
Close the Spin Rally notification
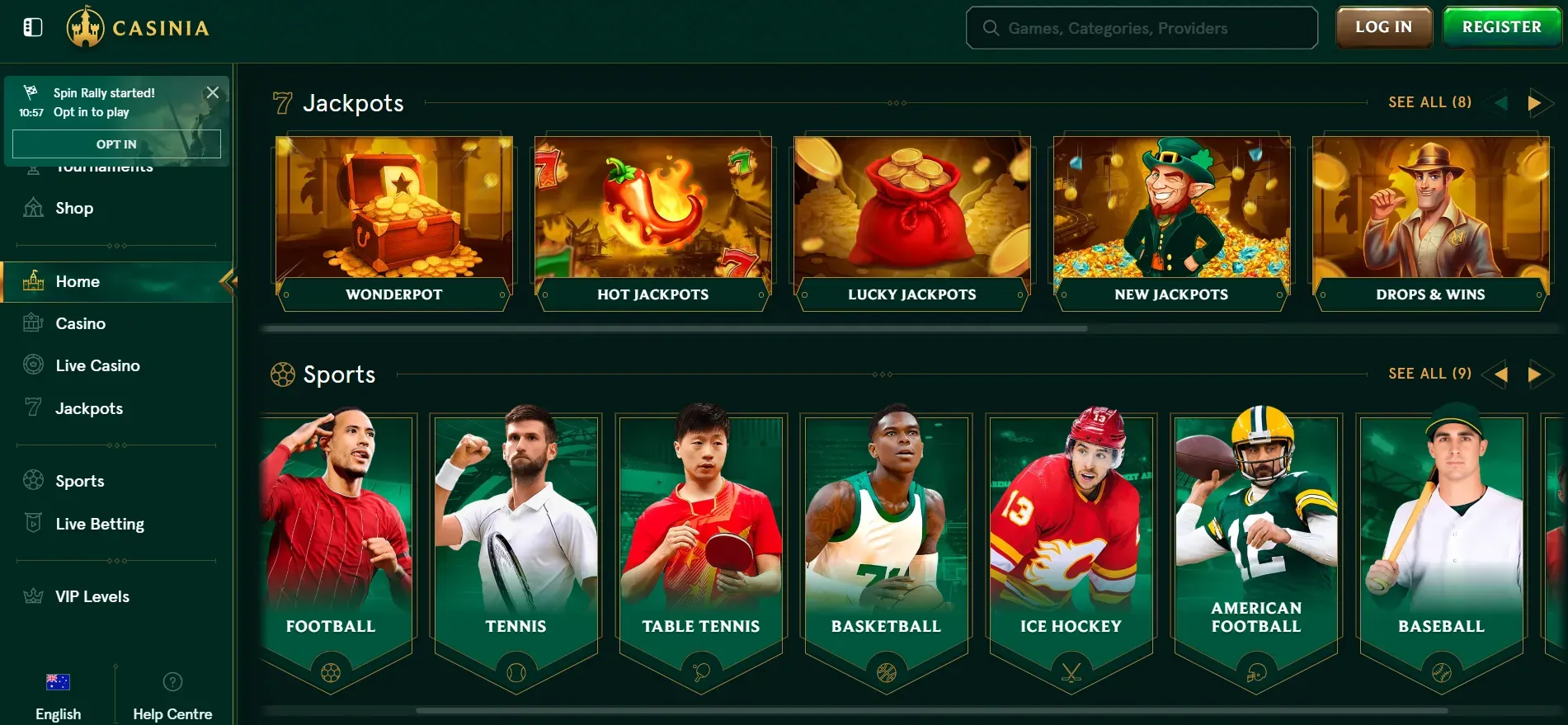click(213, 92)
